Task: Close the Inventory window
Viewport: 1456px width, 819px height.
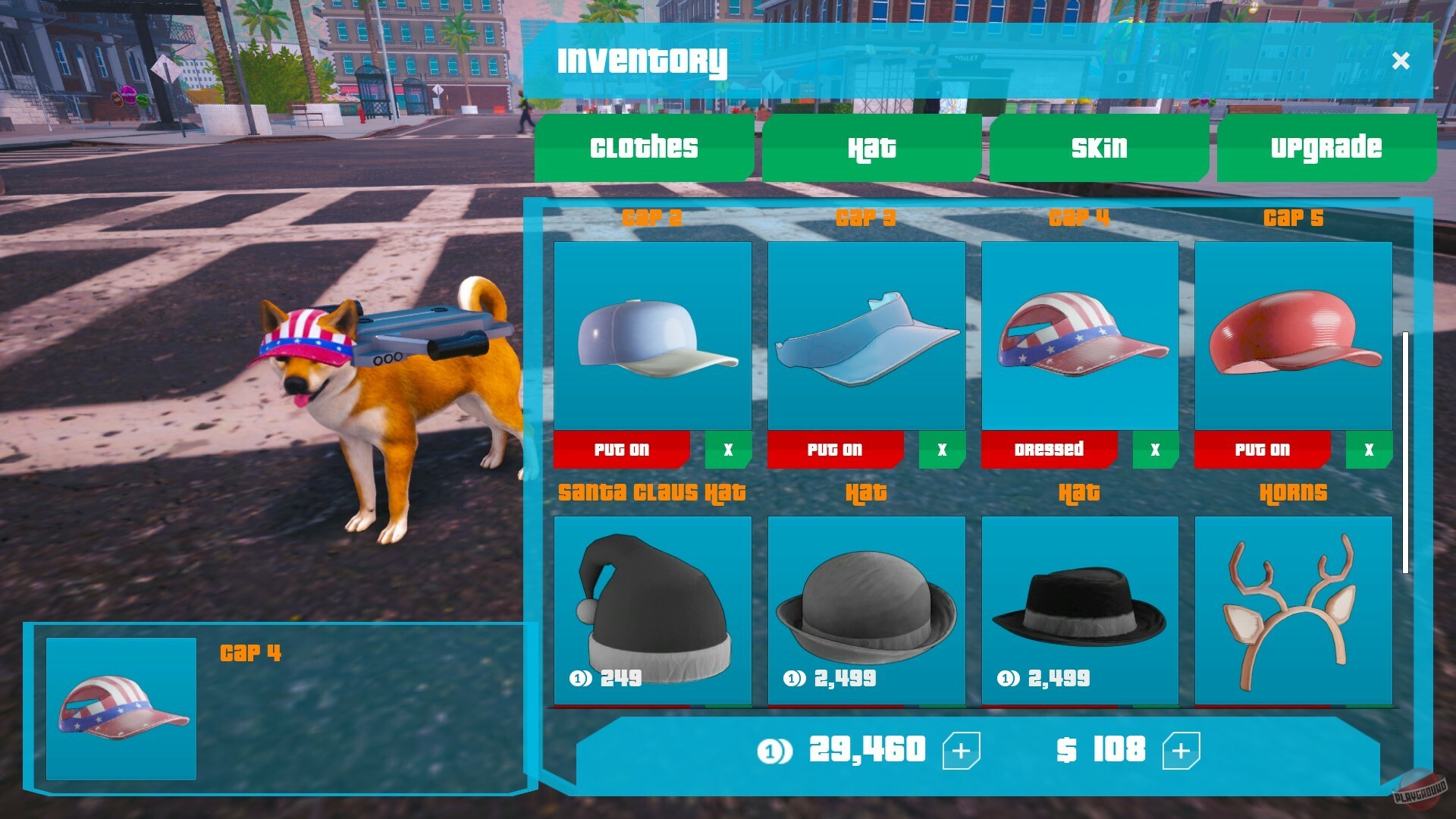Action: (x=1401, y=62)
